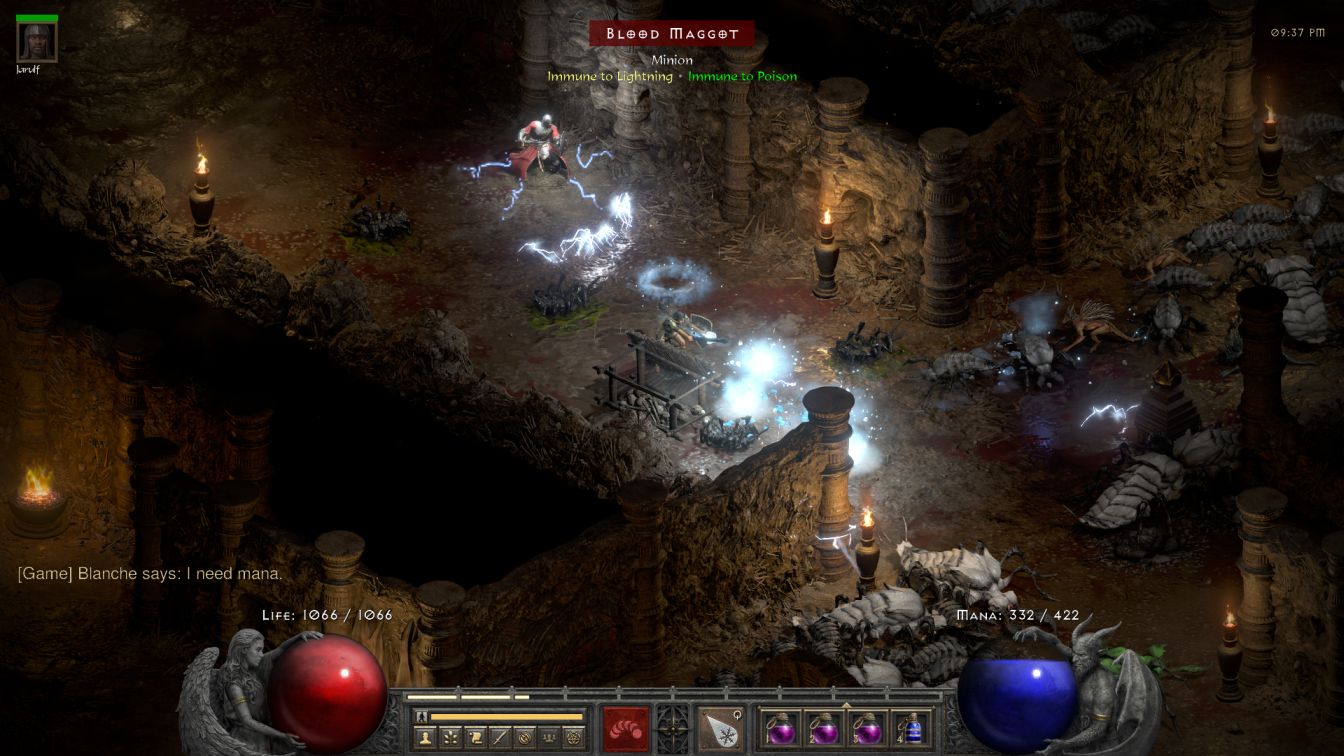Open the quest log scroll icon

pyautogui.click(x=475, y=738)
